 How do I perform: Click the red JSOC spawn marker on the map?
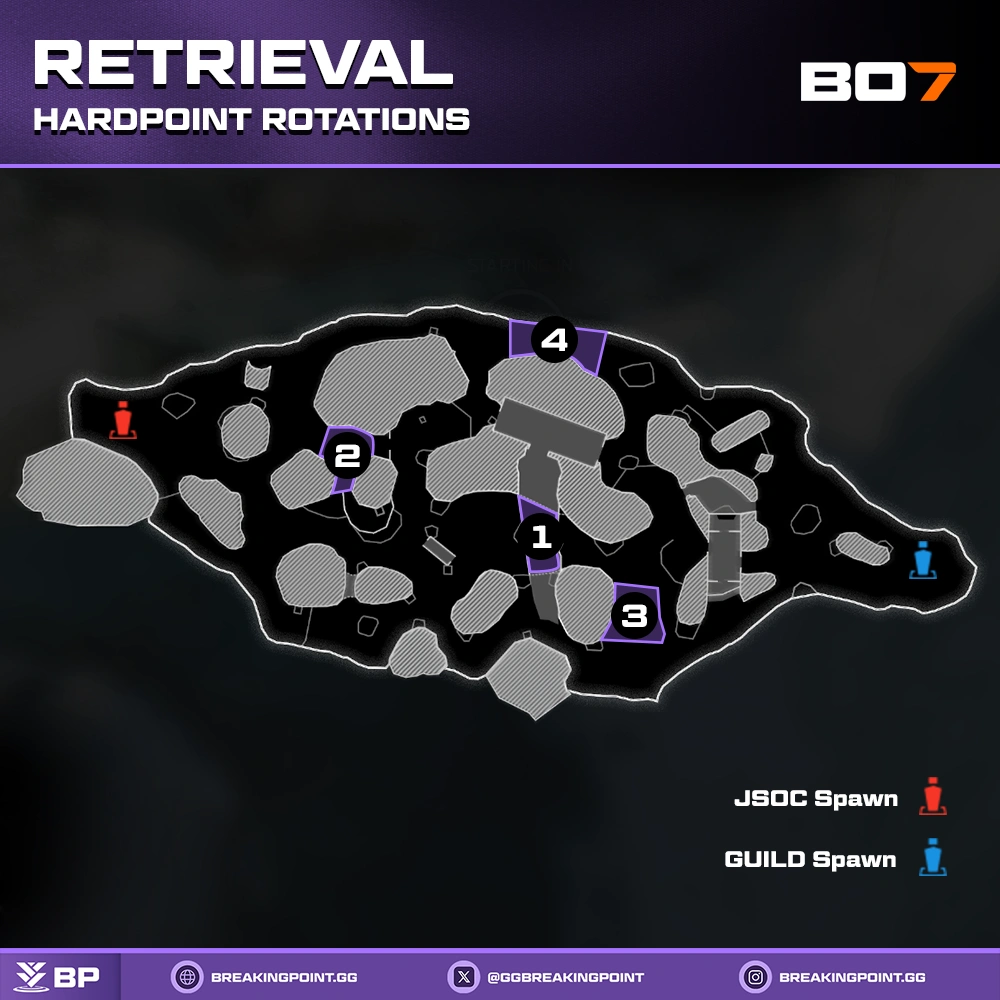pos(123,420)
